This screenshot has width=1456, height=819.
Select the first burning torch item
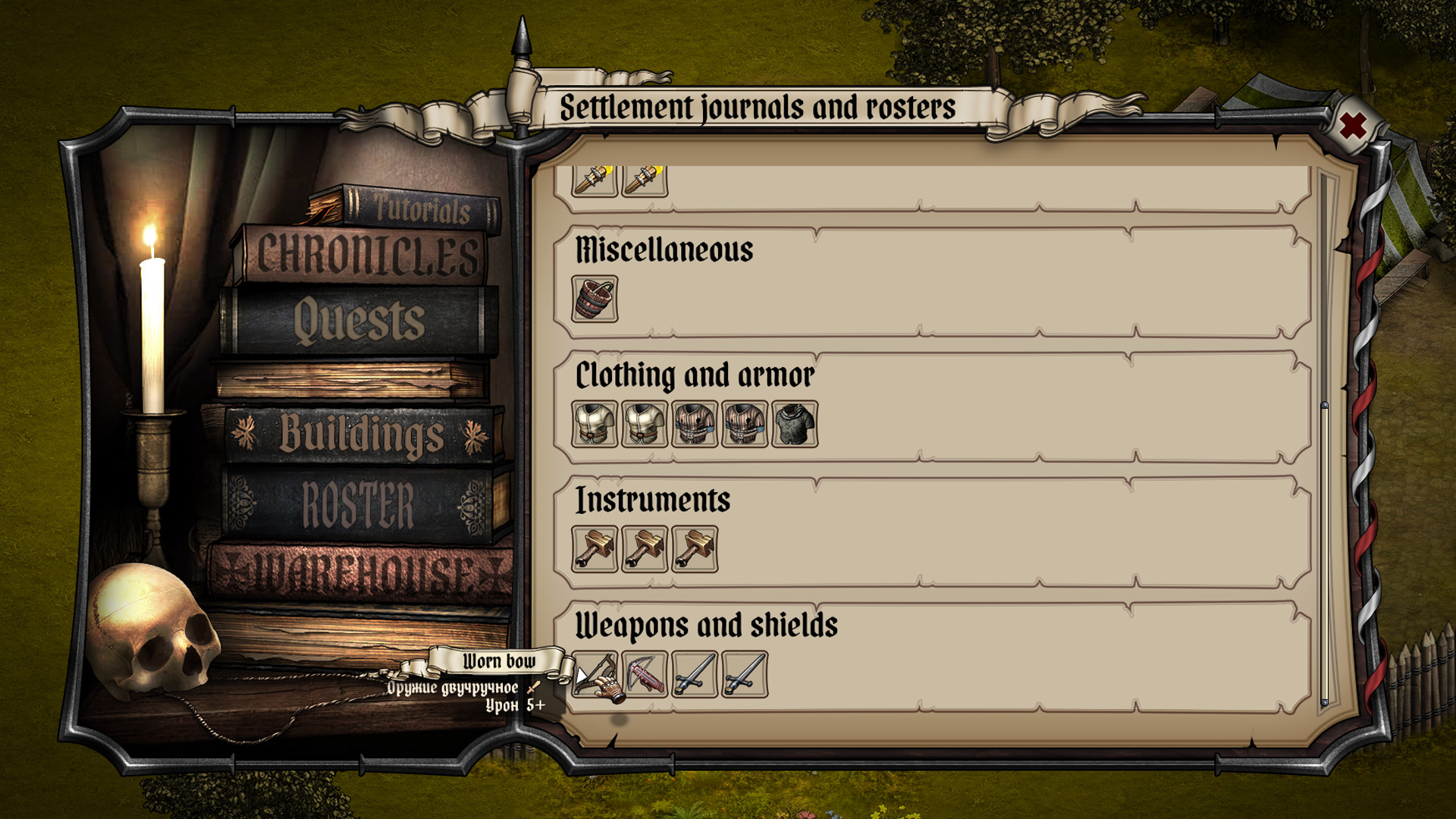pyautogui.click(x=592, y=178)
